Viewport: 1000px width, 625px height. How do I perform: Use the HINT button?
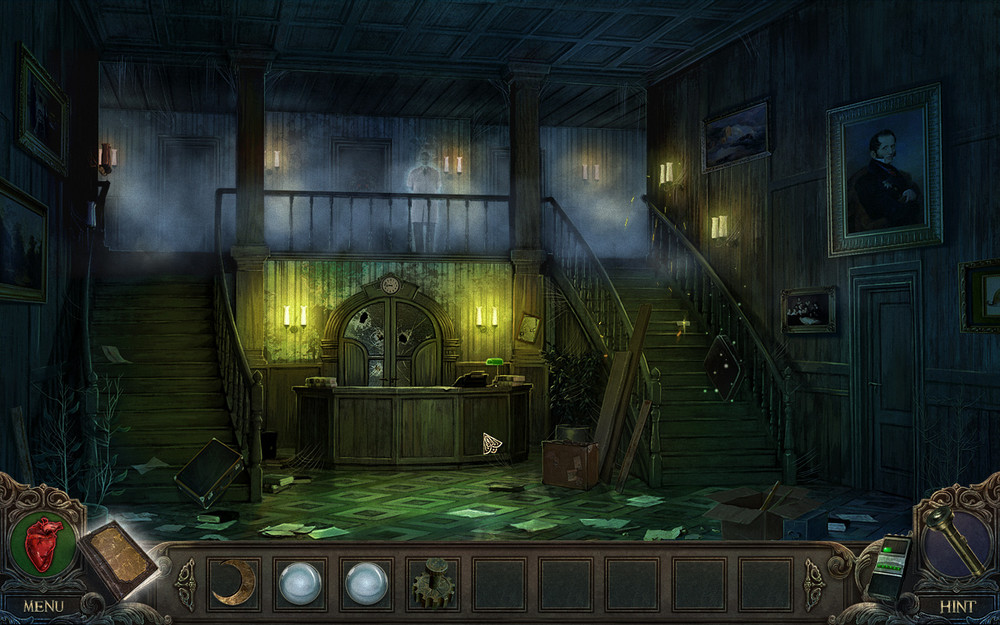click(x=957, y=605)
